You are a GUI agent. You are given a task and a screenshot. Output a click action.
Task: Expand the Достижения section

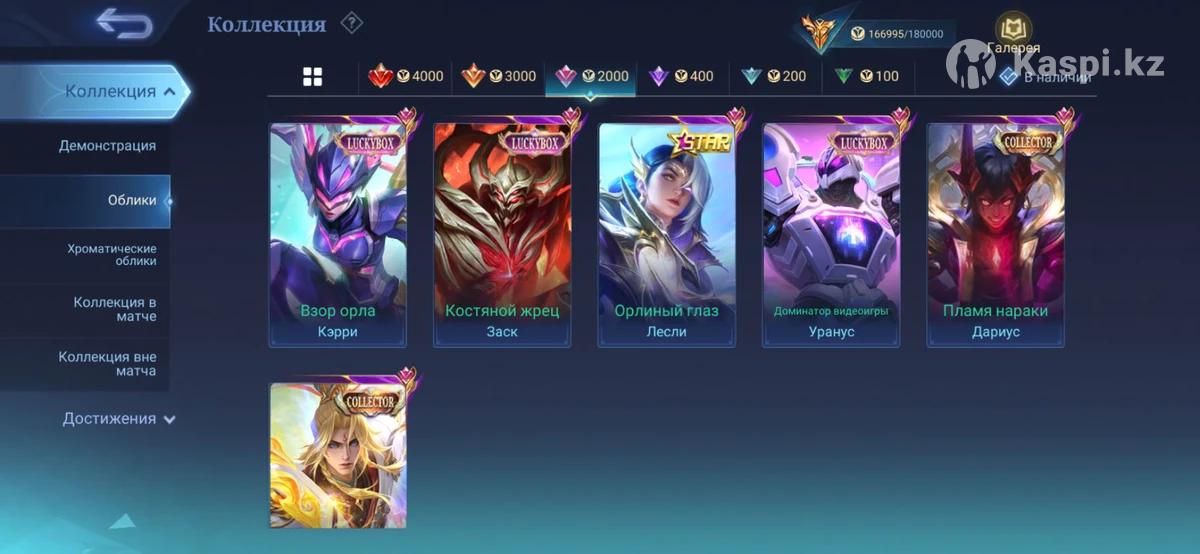coord(119,419)
